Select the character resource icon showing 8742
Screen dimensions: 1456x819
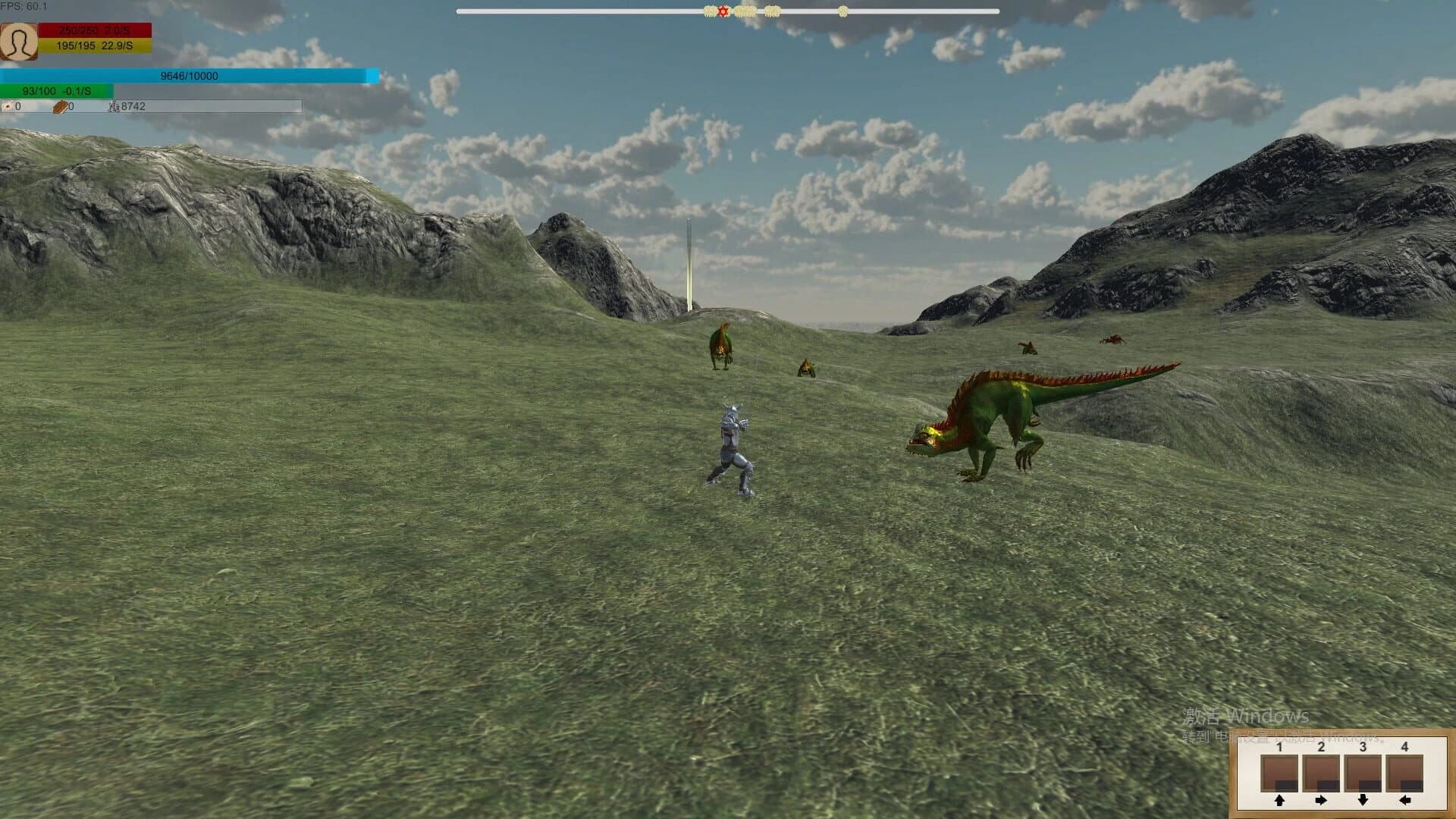pyautogui.click(x=112, y=107)
